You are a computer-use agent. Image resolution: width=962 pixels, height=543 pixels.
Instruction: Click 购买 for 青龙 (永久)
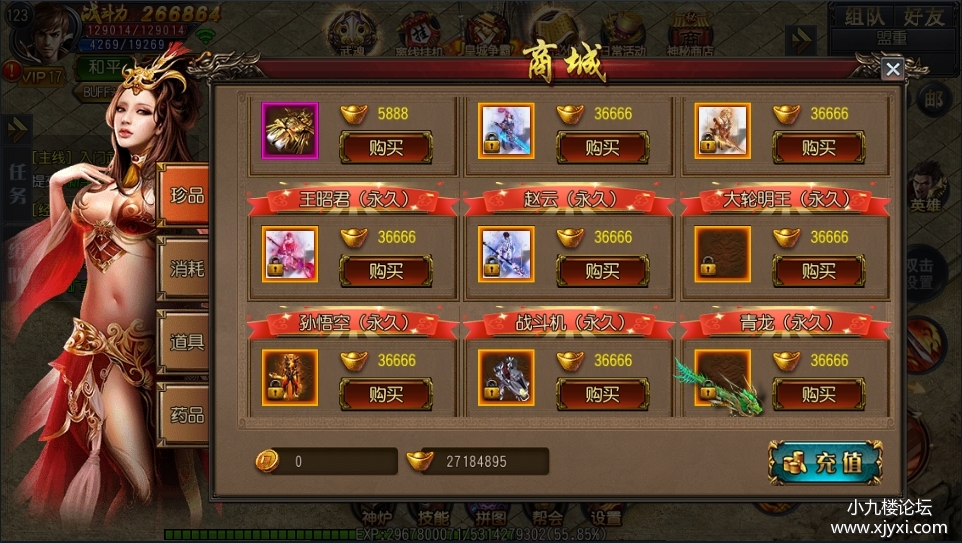818,393
